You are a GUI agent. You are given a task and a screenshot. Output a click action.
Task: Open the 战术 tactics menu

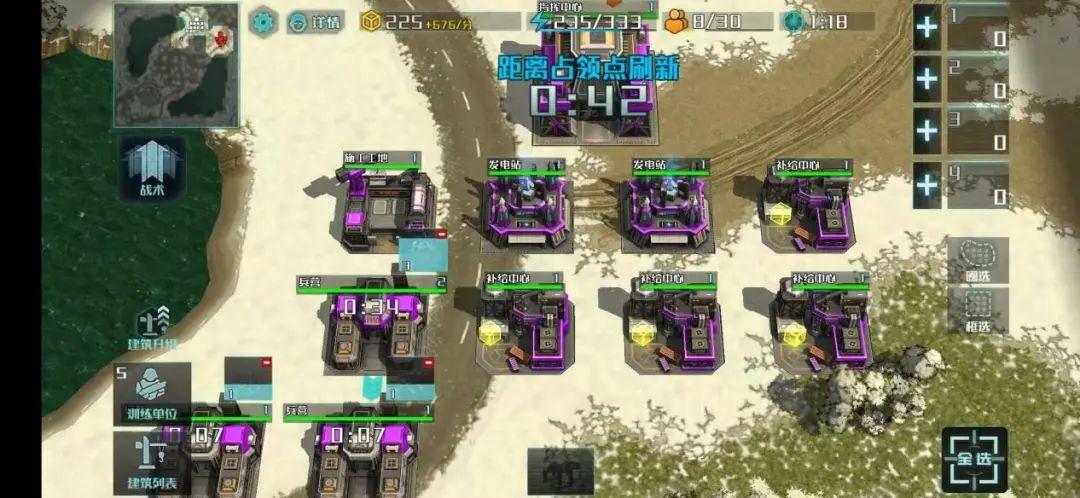[x=152, y=166]
